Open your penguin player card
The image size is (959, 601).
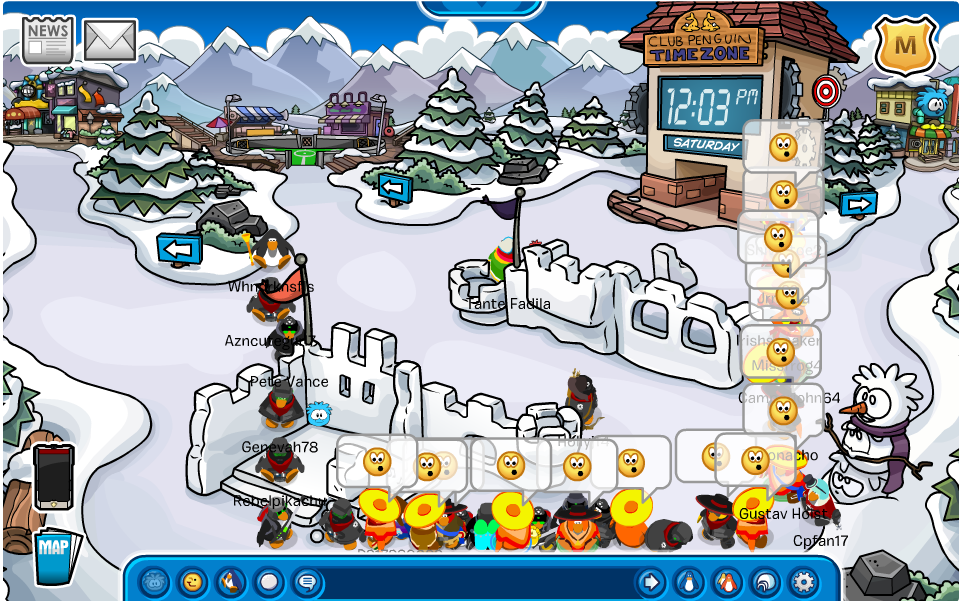click(x=689, y=581)
